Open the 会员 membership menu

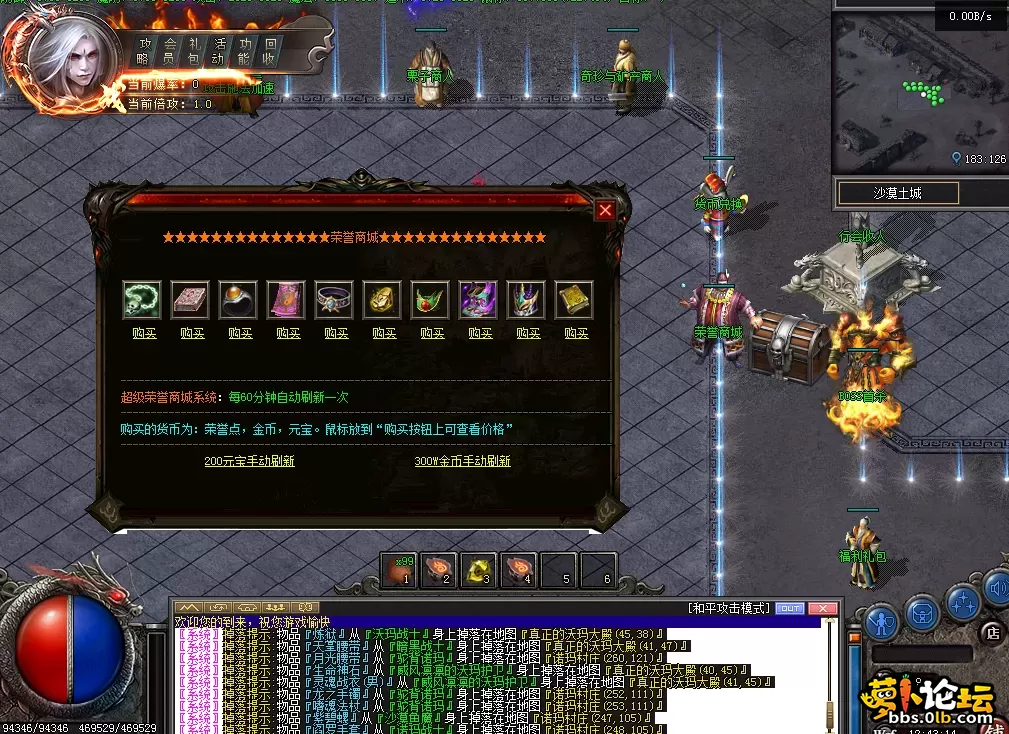tap(170, 50)
